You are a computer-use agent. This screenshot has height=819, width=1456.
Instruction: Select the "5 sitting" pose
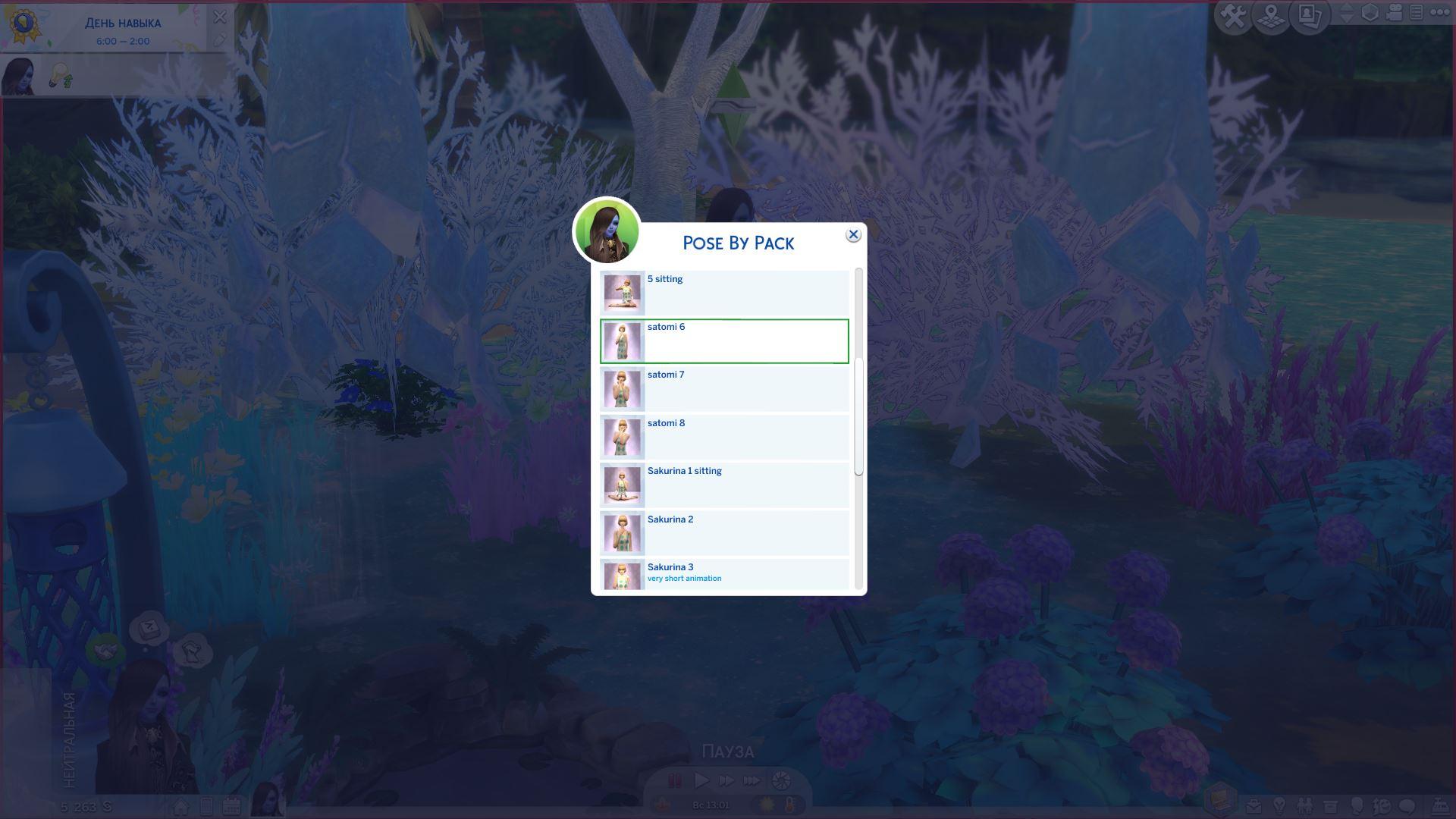pyautogui.click(x=724, y=293)
